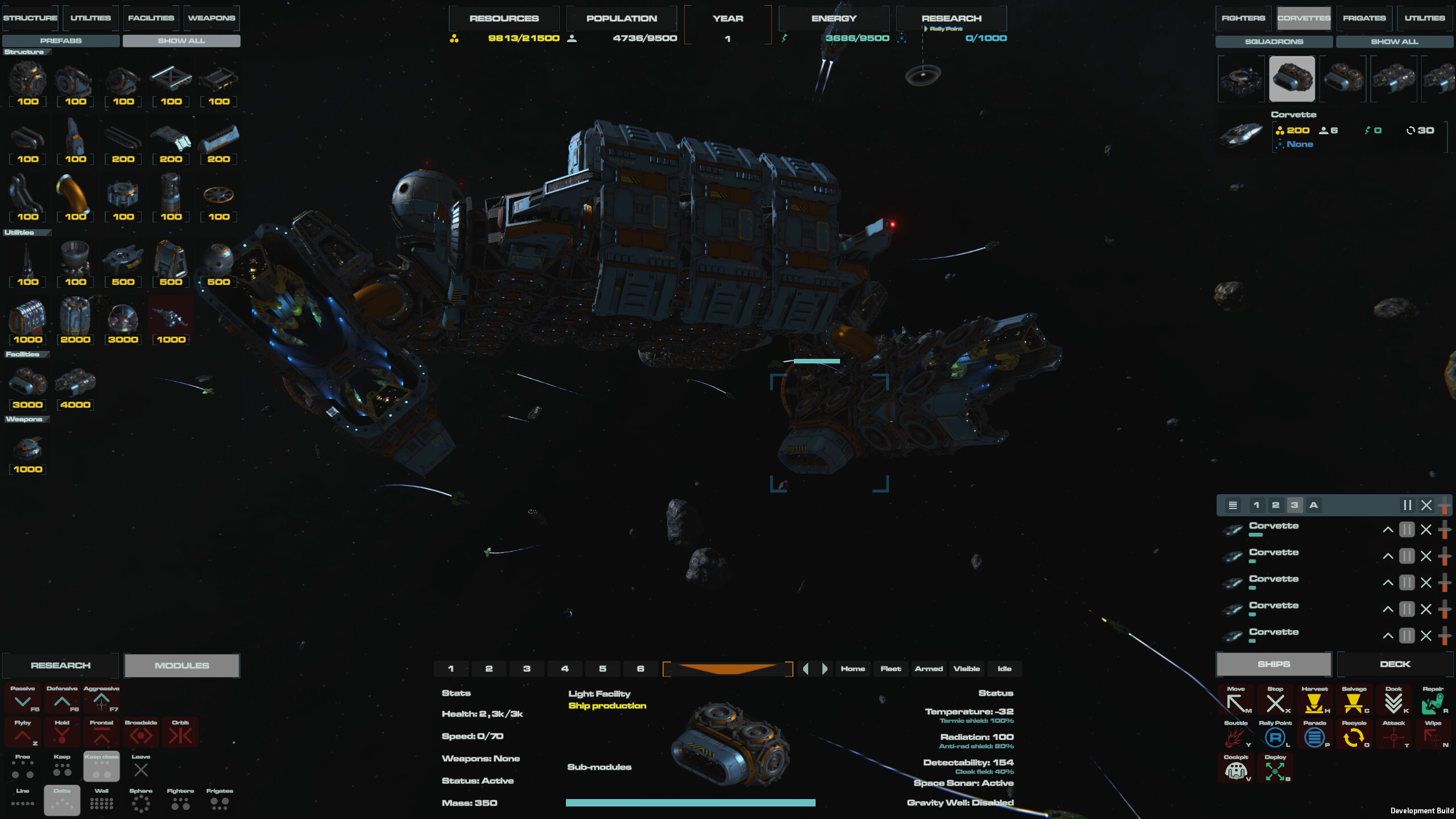
Task: Click the Home fleet filter button
Action: point(853,668)
